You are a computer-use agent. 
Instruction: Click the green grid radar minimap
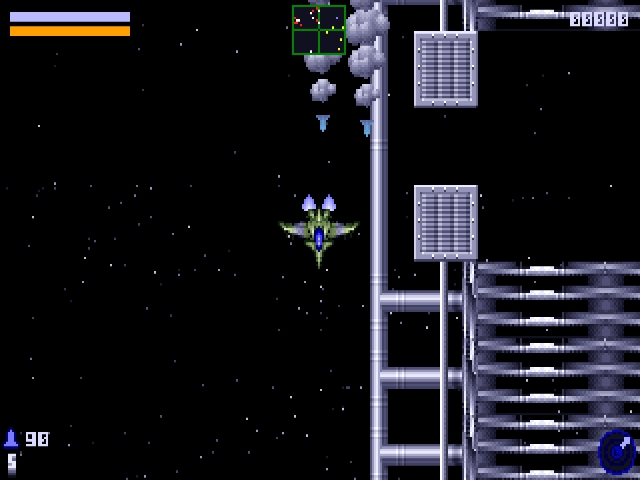(319, 30)
